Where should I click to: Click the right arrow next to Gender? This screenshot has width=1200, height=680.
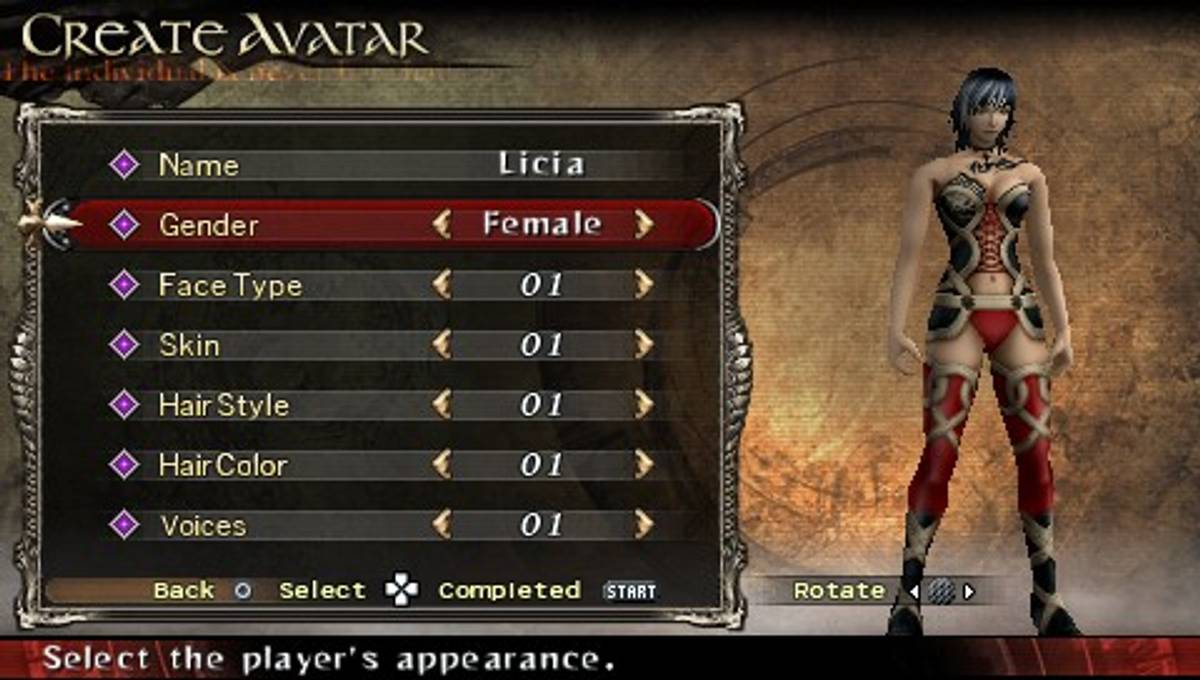(644, 225)
